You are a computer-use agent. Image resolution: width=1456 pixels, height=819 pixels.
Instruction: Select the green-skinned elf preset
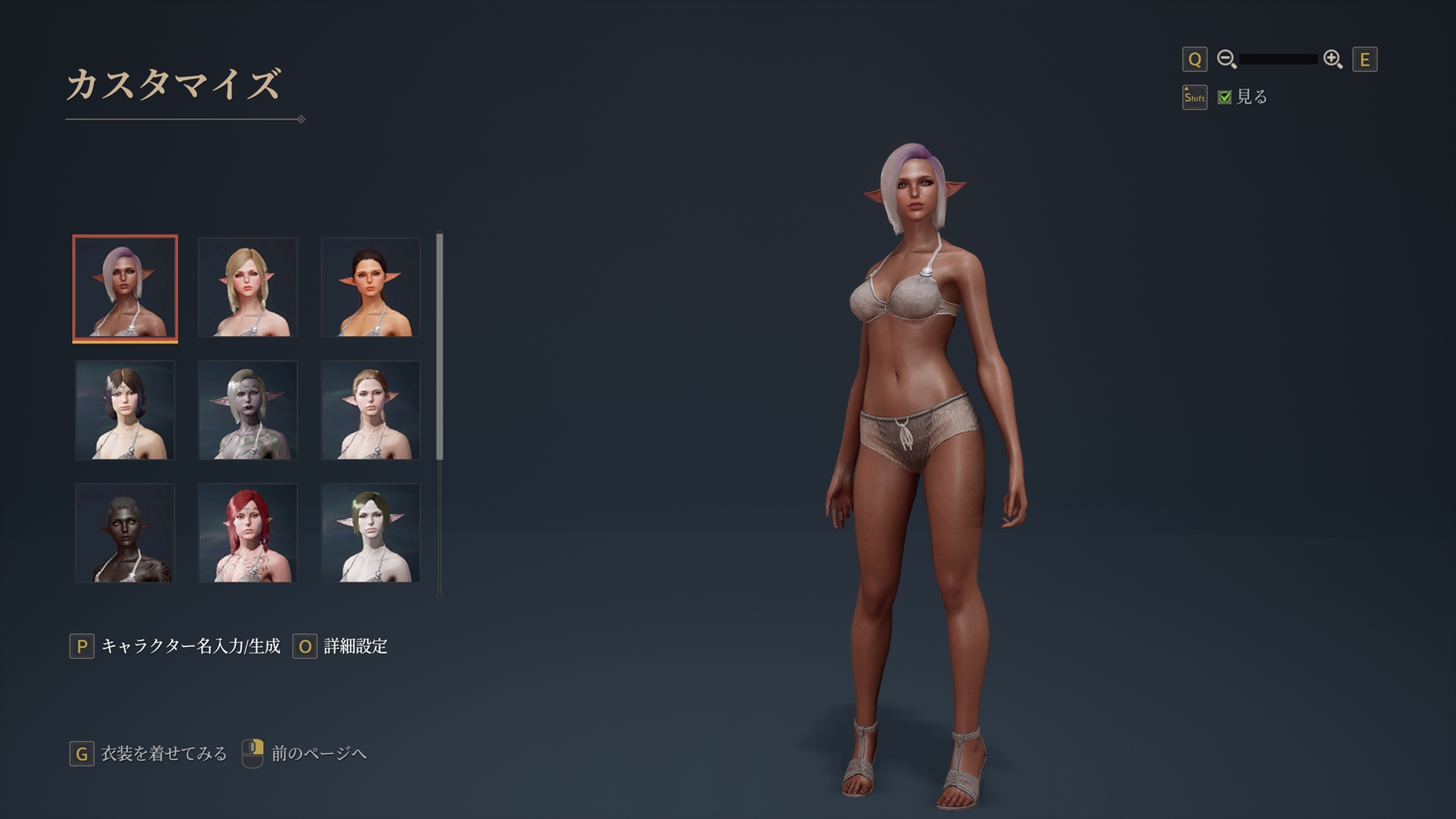[247, 410]
